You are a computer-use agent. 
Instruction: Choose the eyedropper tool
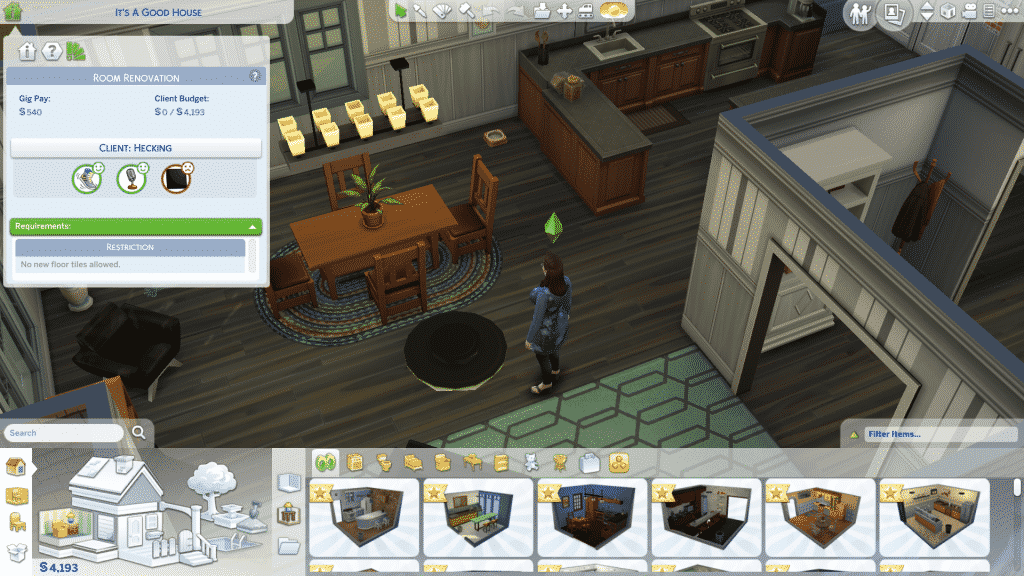421,11
